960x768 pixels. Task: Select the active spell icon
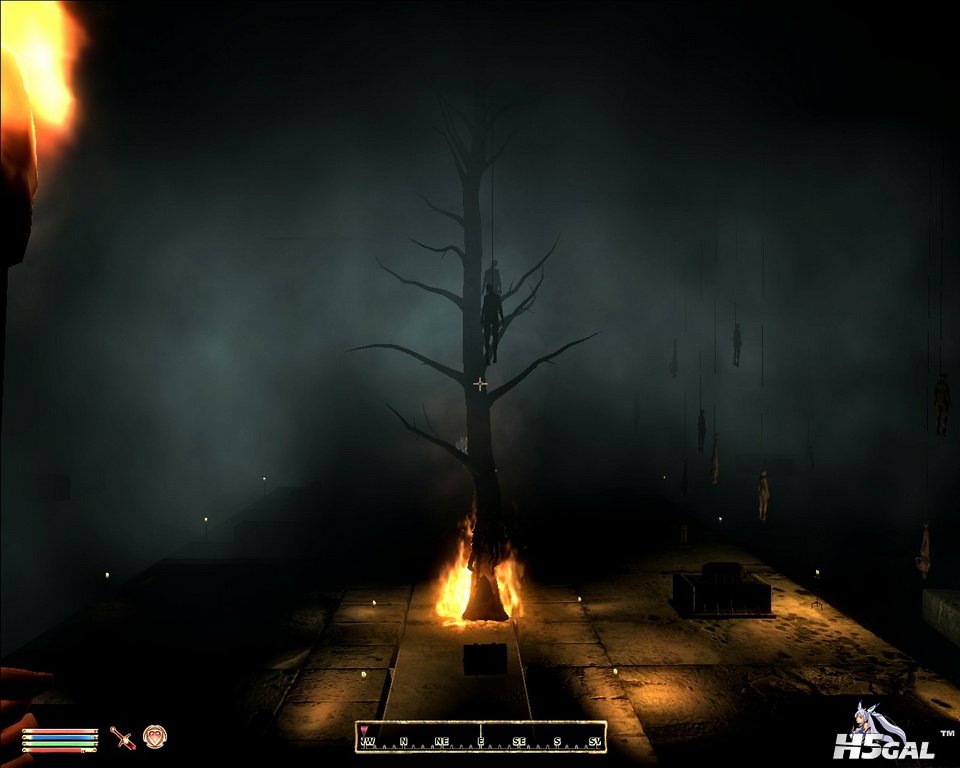click(155, 737)
